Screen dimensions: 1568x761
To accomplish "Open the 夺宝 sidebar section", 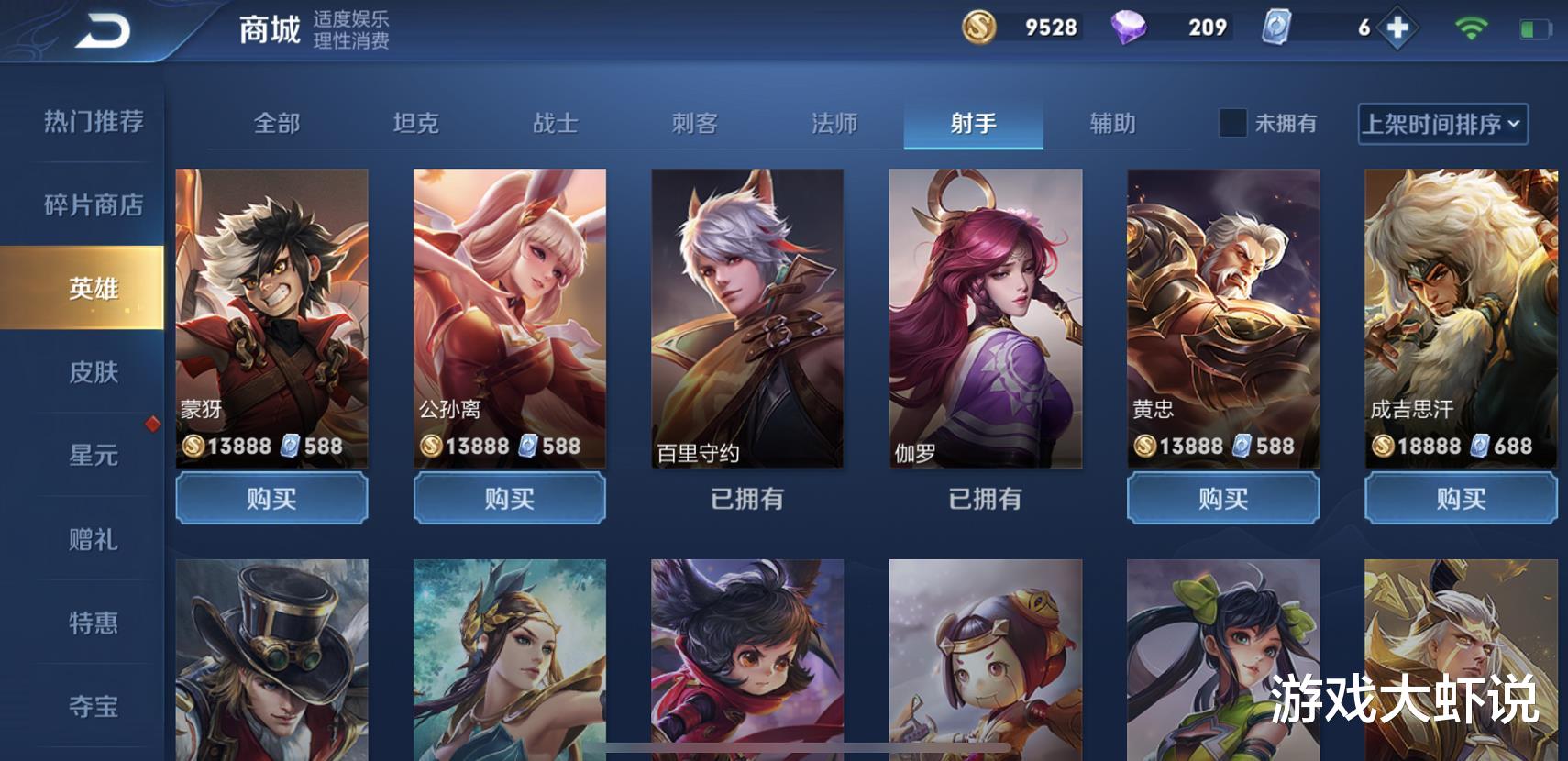I will click(92, 708).
